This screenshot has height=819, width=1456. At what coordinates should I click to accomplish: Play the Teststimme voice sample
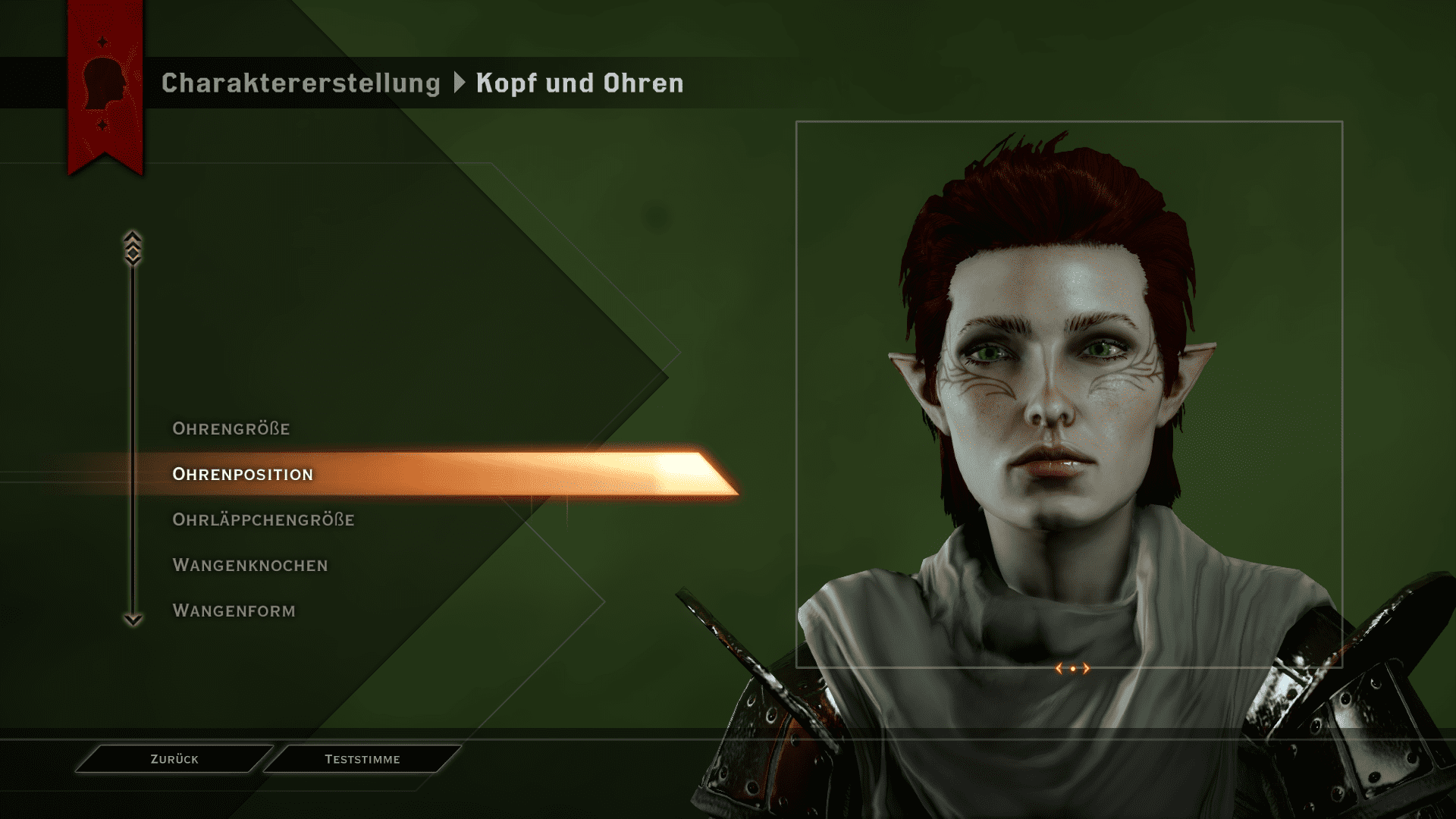362,759
